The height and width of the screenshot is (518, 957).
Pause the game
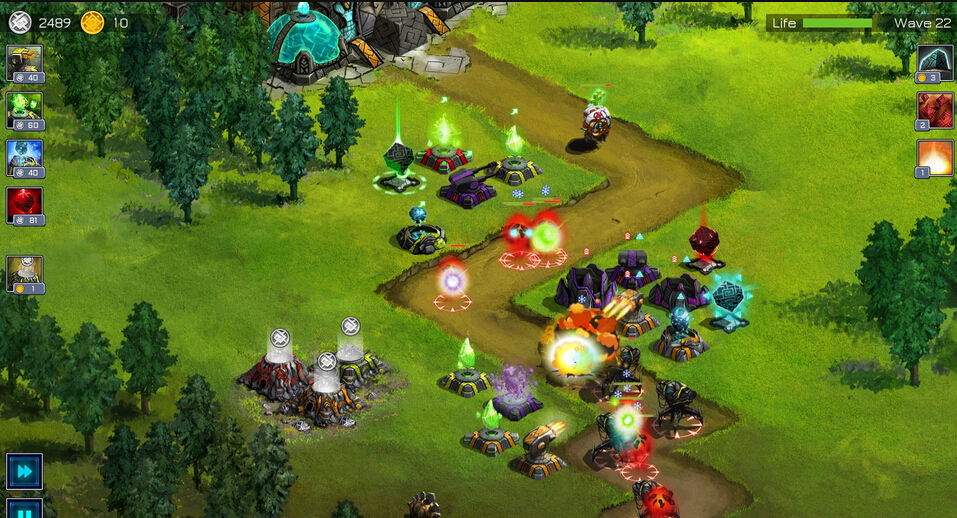coord(24,509)
